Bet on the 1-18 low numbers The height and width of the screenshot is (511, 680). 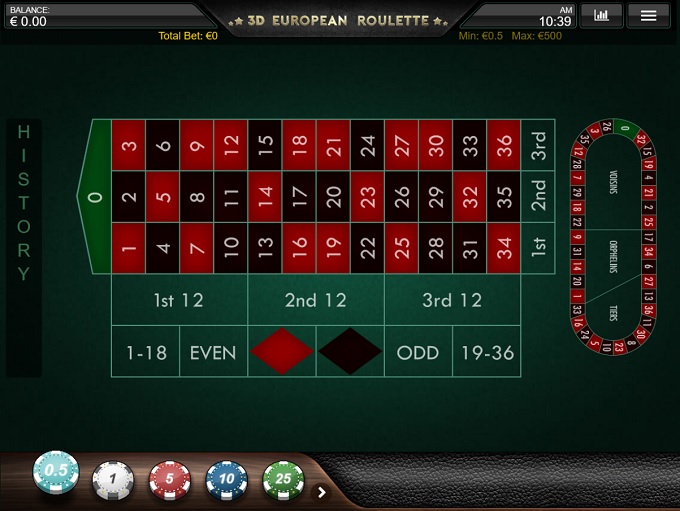tap(145, 352)
